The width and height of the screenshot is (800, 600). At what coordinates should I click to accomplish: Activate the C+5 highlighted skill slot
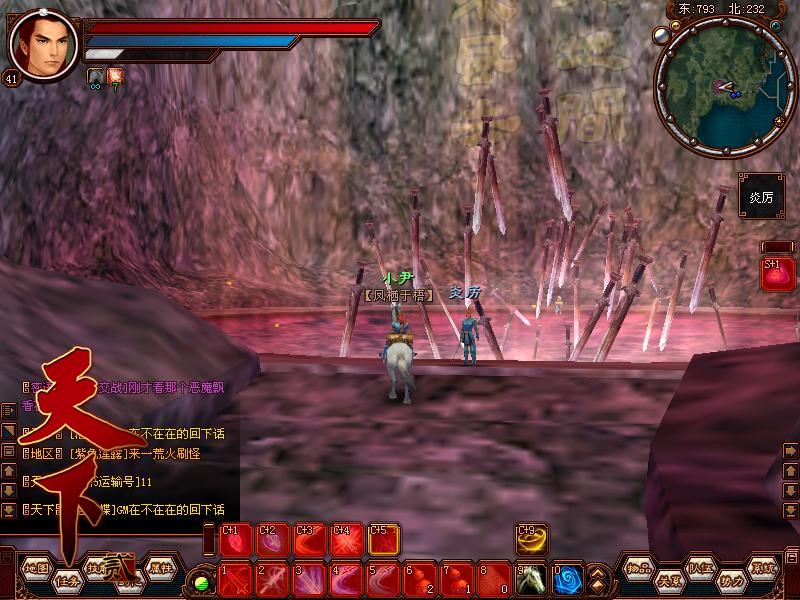point(384,539)
